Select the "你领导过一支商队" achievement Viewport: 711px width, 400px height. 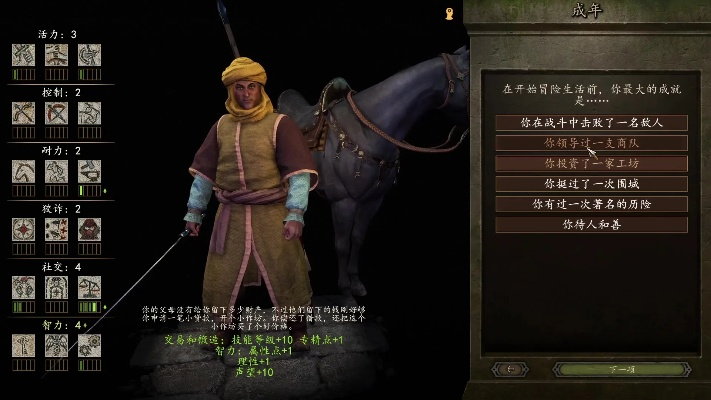click(x=591, y=143)
